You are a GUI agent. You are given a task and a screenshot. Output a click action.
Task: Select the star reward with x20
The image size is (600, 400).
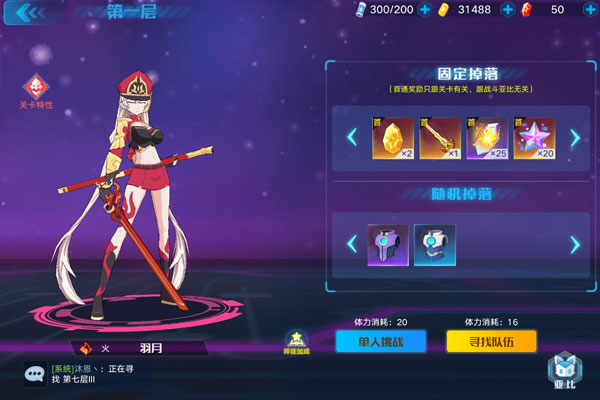(534, 138)
